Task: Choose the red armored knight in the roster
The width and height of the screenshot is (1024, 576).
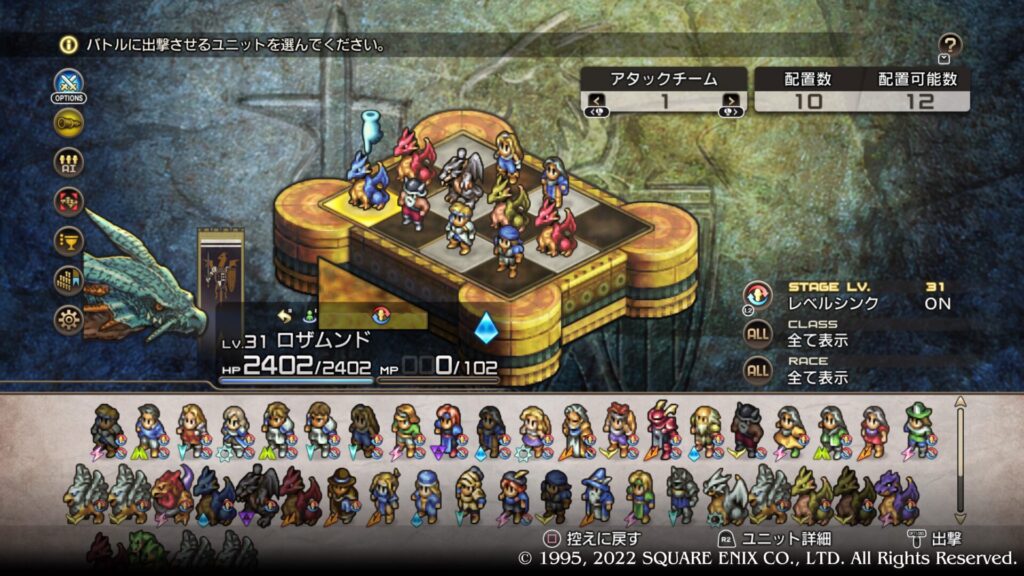Action: pyautogui.click(x=660, y=428)
